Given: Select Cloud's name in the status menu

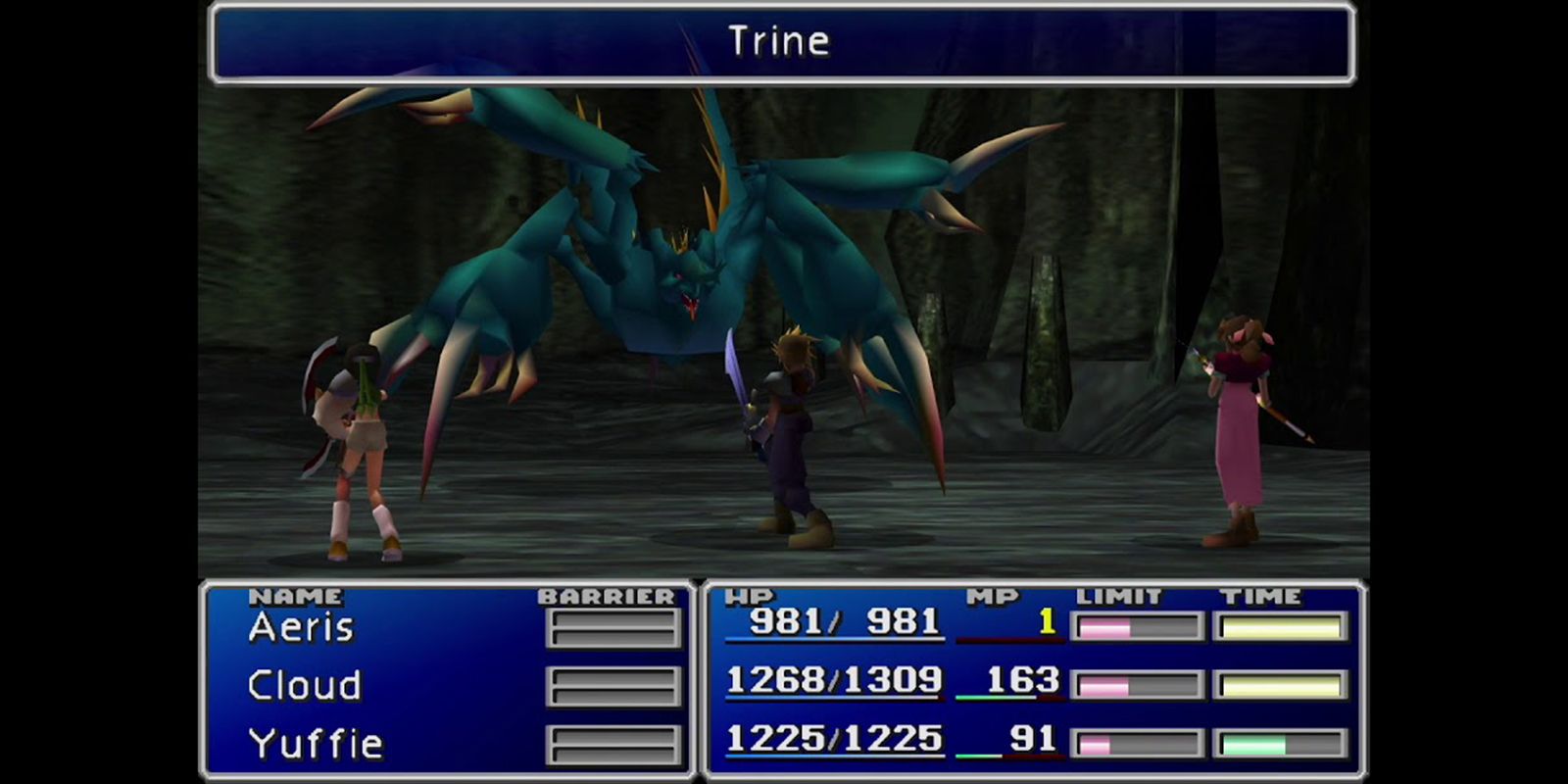Looking at the screenshot, I should click(x=304, y=684).
